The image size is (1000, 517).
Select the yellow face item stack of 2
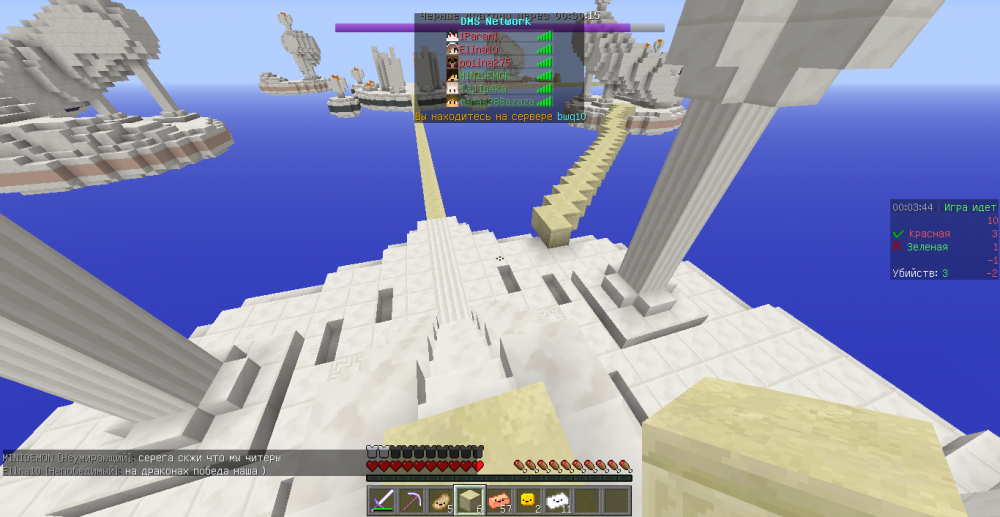pos(528,500)
